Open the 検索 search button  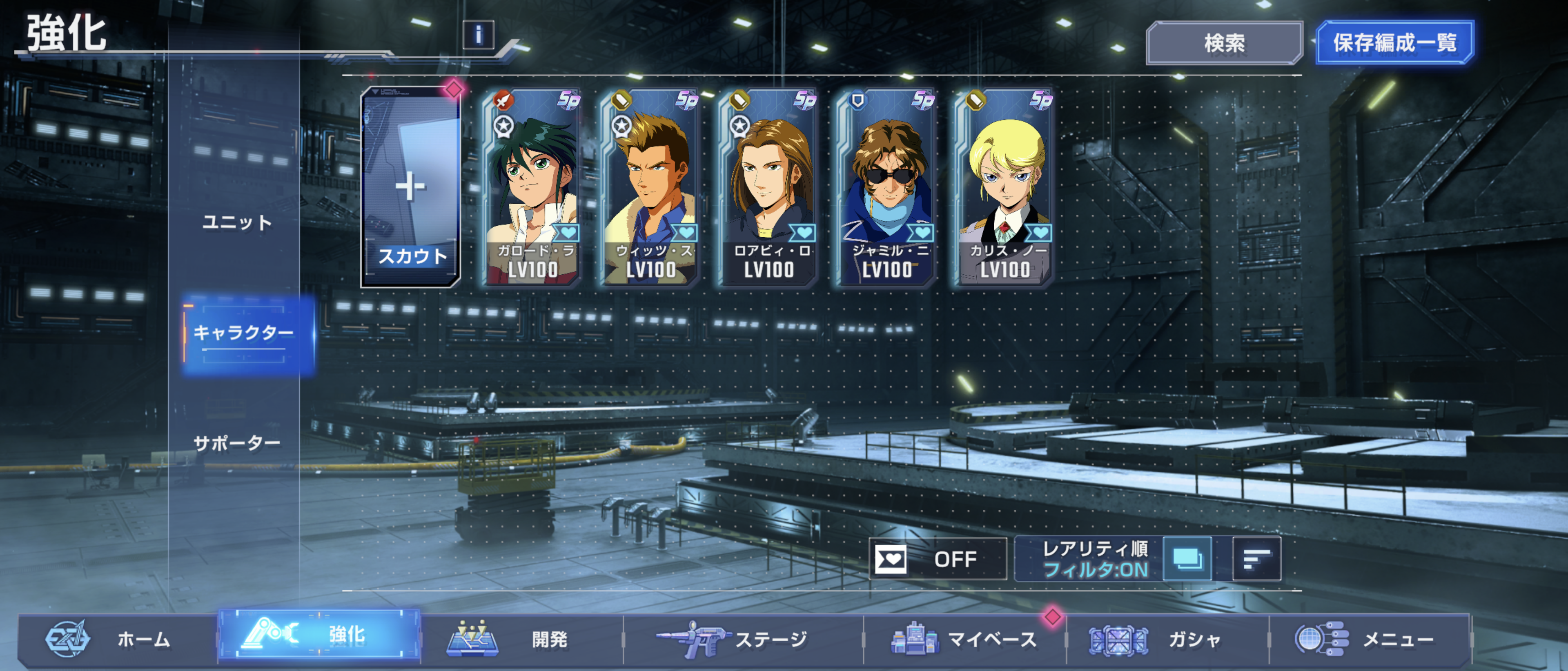pos(1223,42)
